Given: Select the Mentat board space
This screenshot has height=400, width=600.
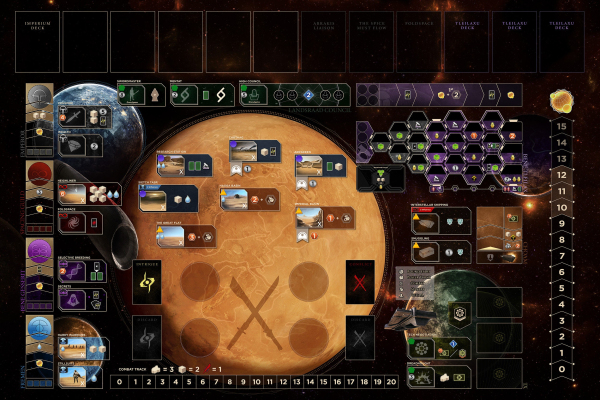Looking at the screenshot, I should [206, 94].
